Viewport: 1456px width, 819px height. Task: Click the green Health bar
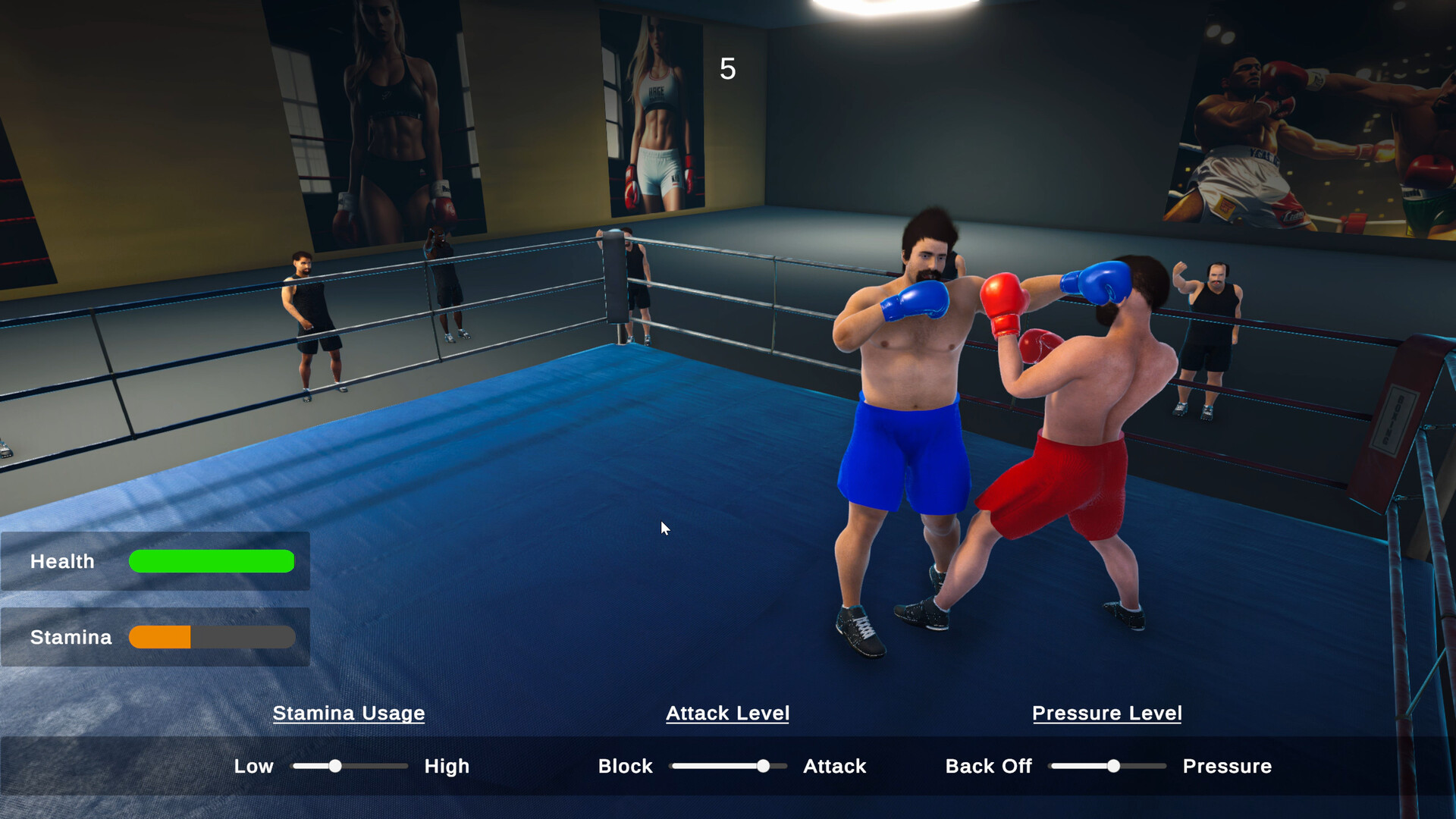[211, 561]
